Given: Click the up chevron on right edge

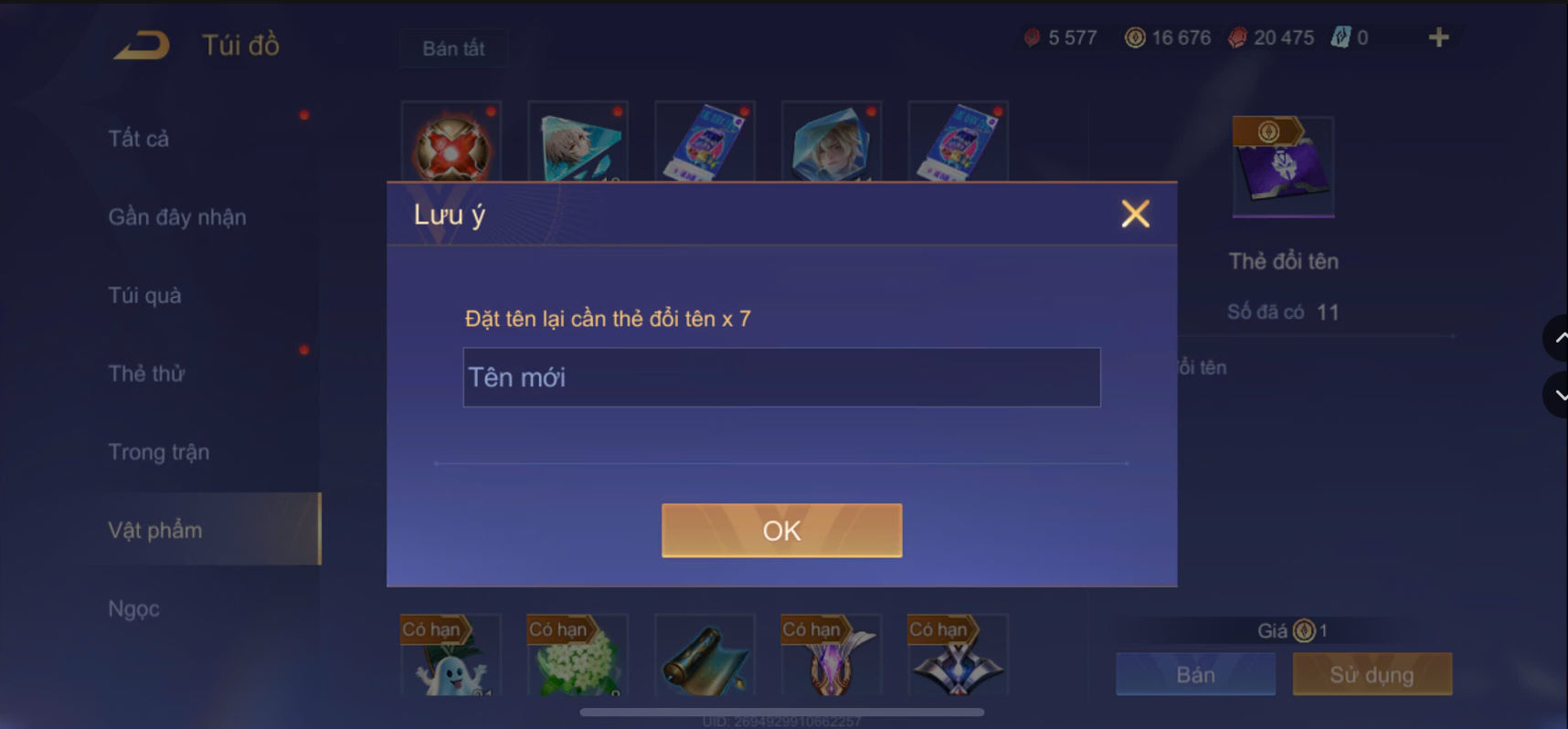Looking at the screenshot, I should (x=1560, y=337).
